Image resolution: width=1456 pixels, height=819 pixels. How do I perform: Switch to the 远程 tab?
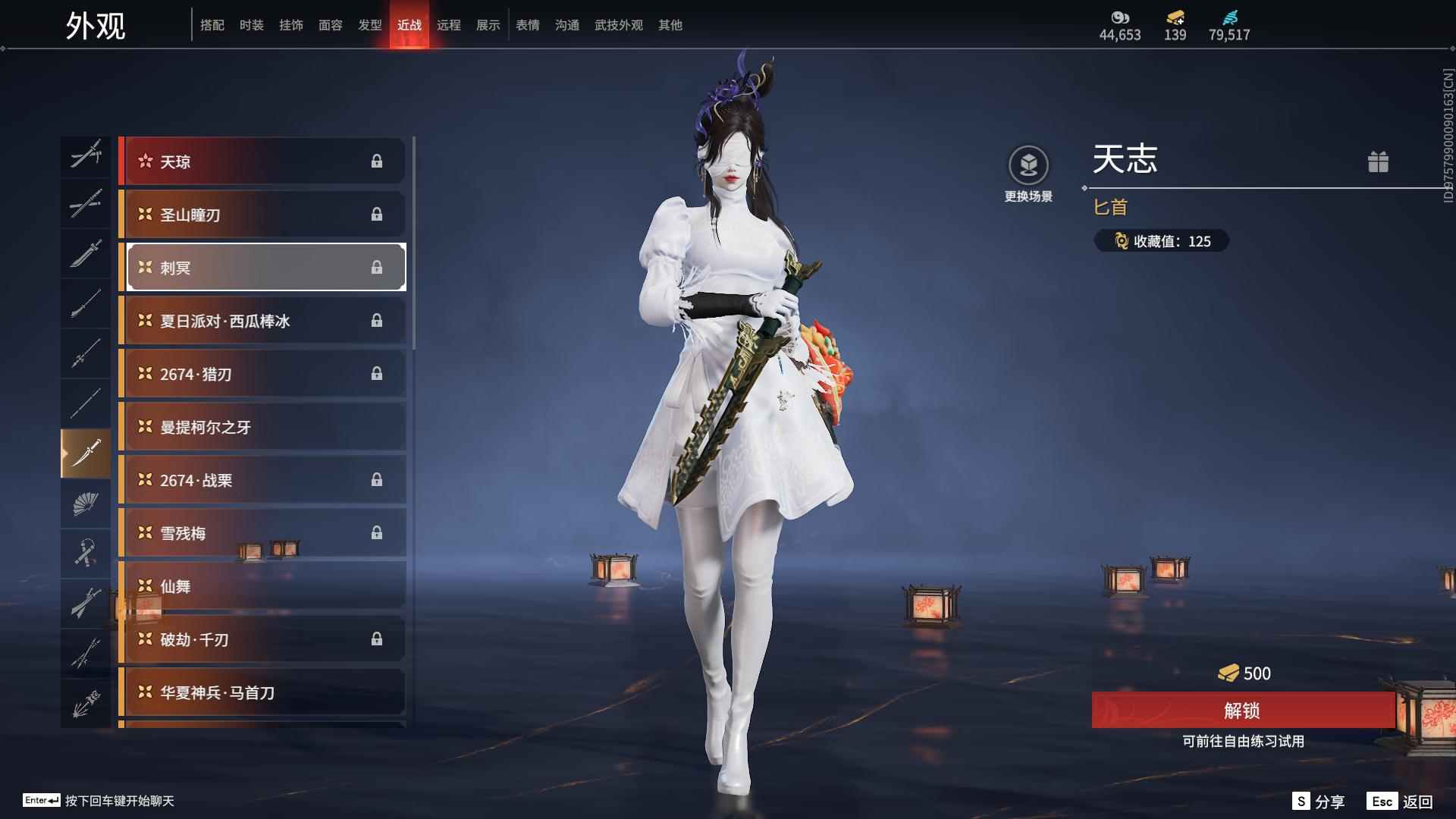[450, 24]
